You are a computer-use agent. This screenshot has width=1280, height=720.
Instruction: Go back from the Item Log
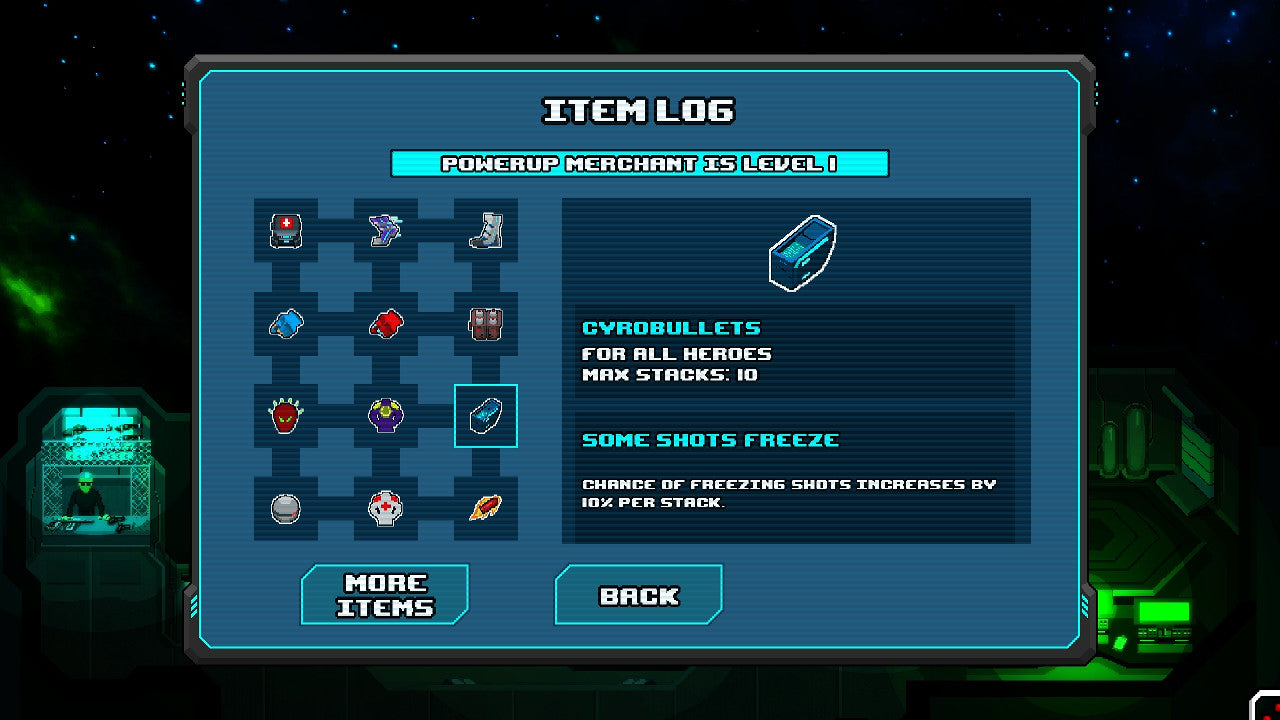pos(639,595)
